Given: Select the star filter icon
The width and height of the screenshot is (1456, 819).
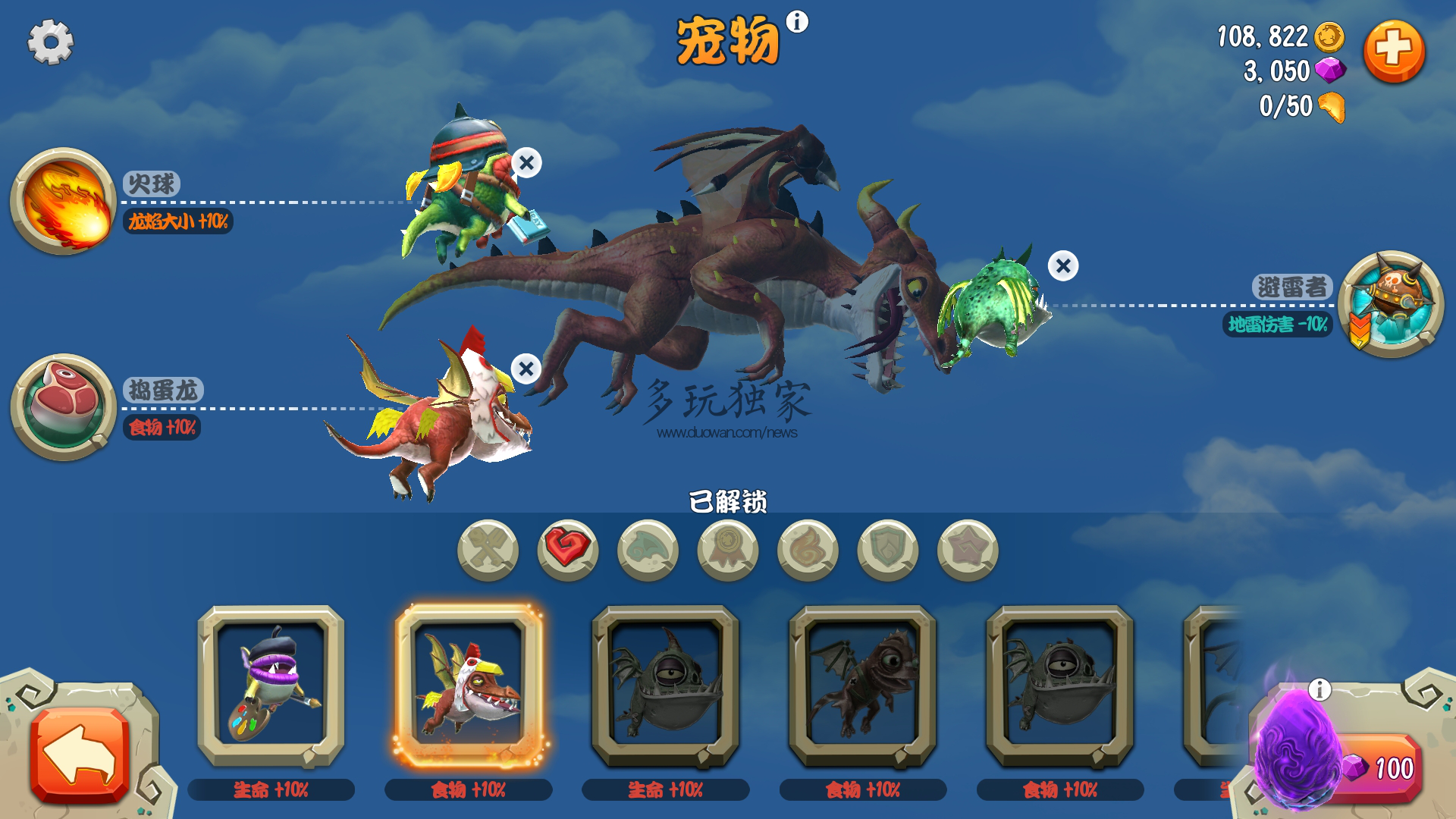Looking at the screenshot, I should coord(965,551).
